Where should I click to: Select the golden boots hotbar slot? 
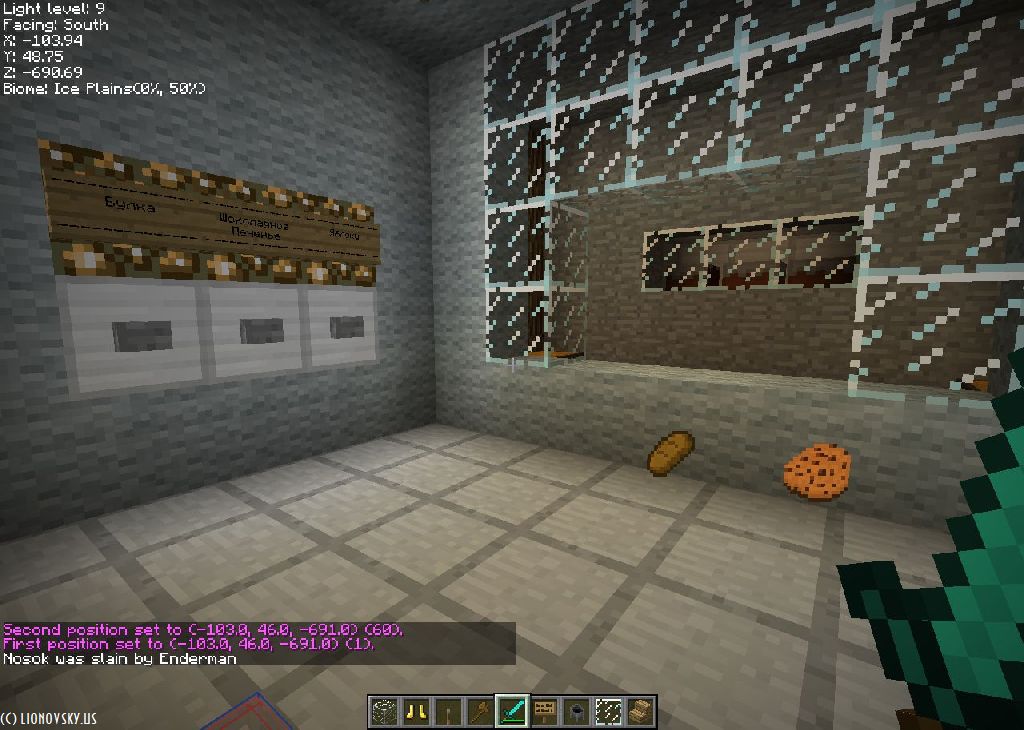(x=415, y=711)
